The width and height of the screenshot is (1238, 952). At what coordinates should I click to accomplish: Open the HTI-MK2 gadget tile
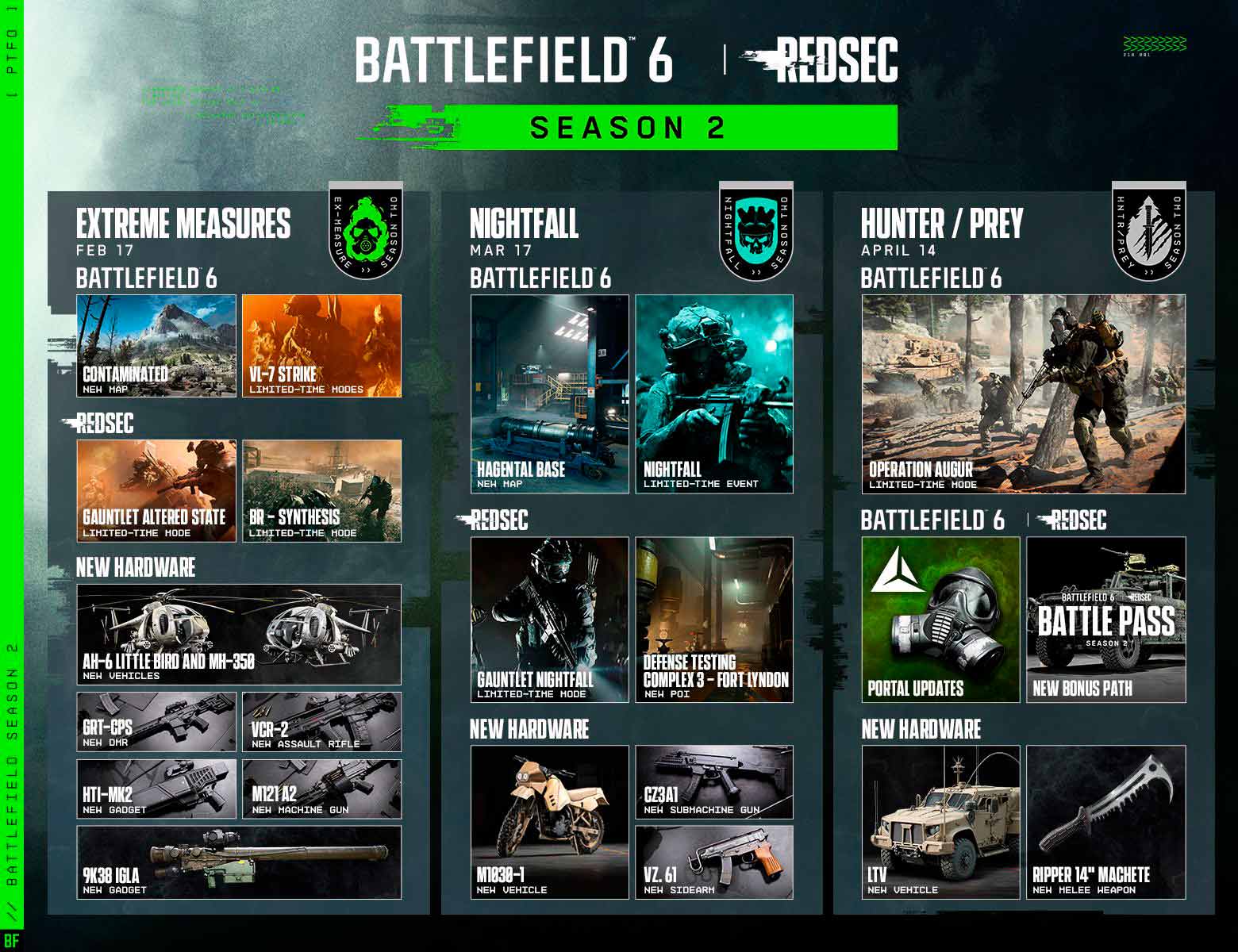(x=156, y=789)
